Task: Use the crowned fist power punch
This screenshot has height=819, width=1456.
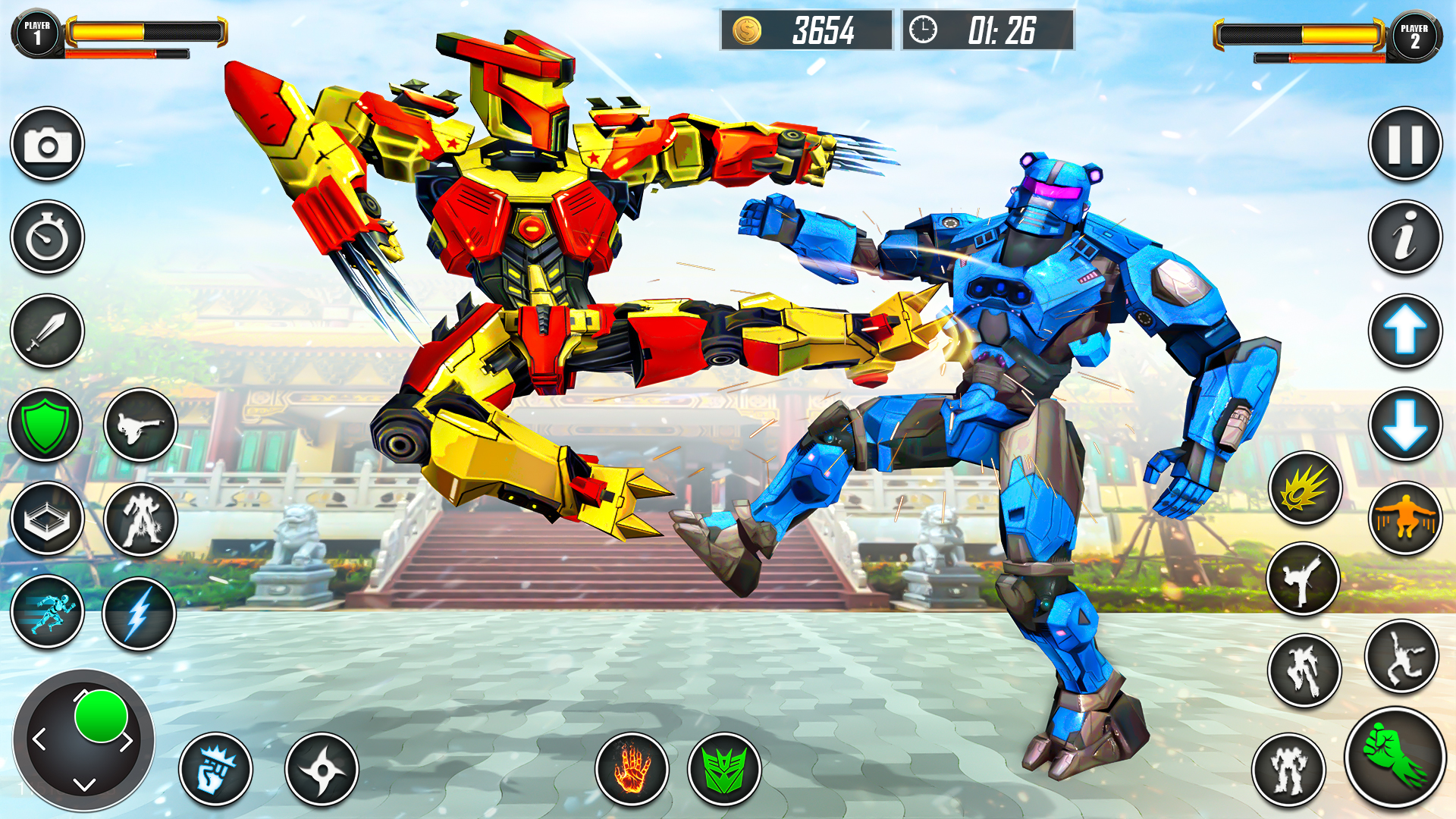Action: click(x=216, y=769)
